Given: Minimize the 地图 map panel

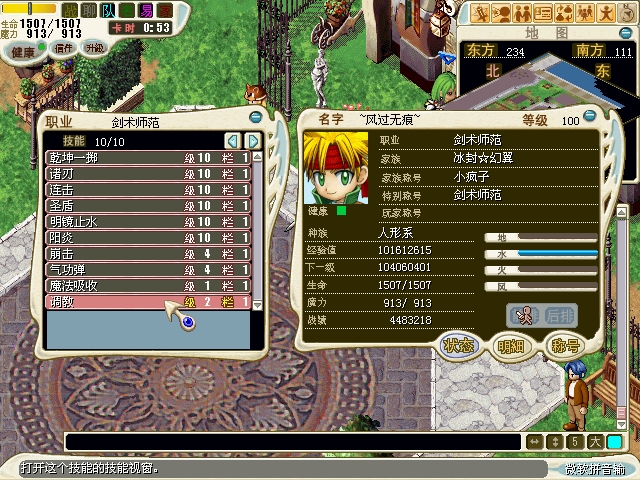Looking at the screenshot, I should [624, 33].
